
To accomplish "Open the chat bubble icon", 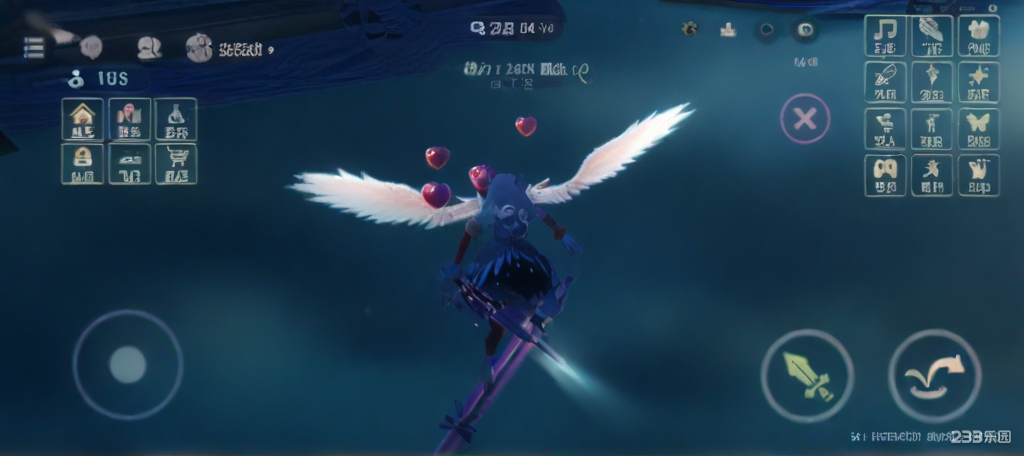I will [91, 46].
